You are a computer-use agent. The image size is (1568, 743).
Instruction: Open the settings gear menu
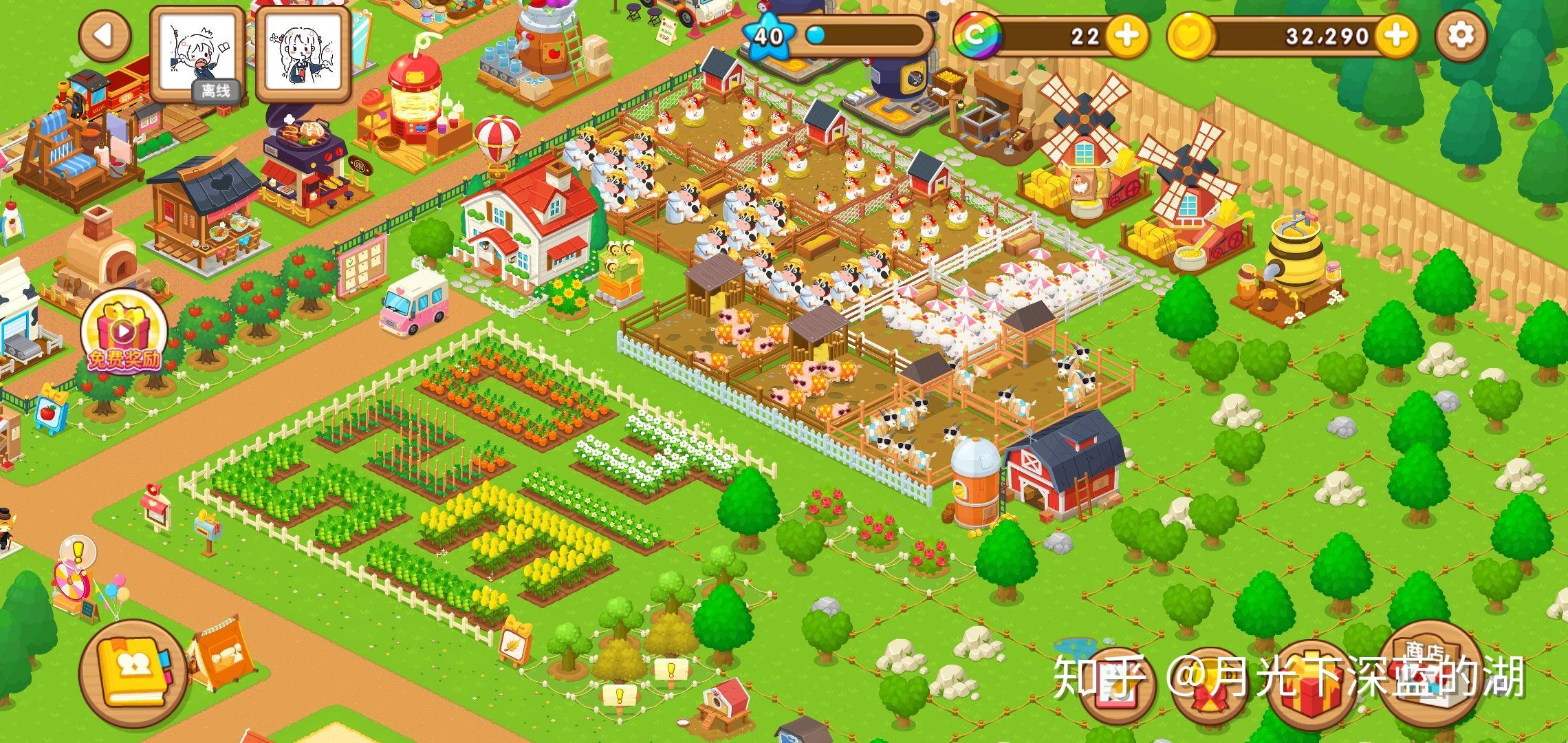[1461, 36]
